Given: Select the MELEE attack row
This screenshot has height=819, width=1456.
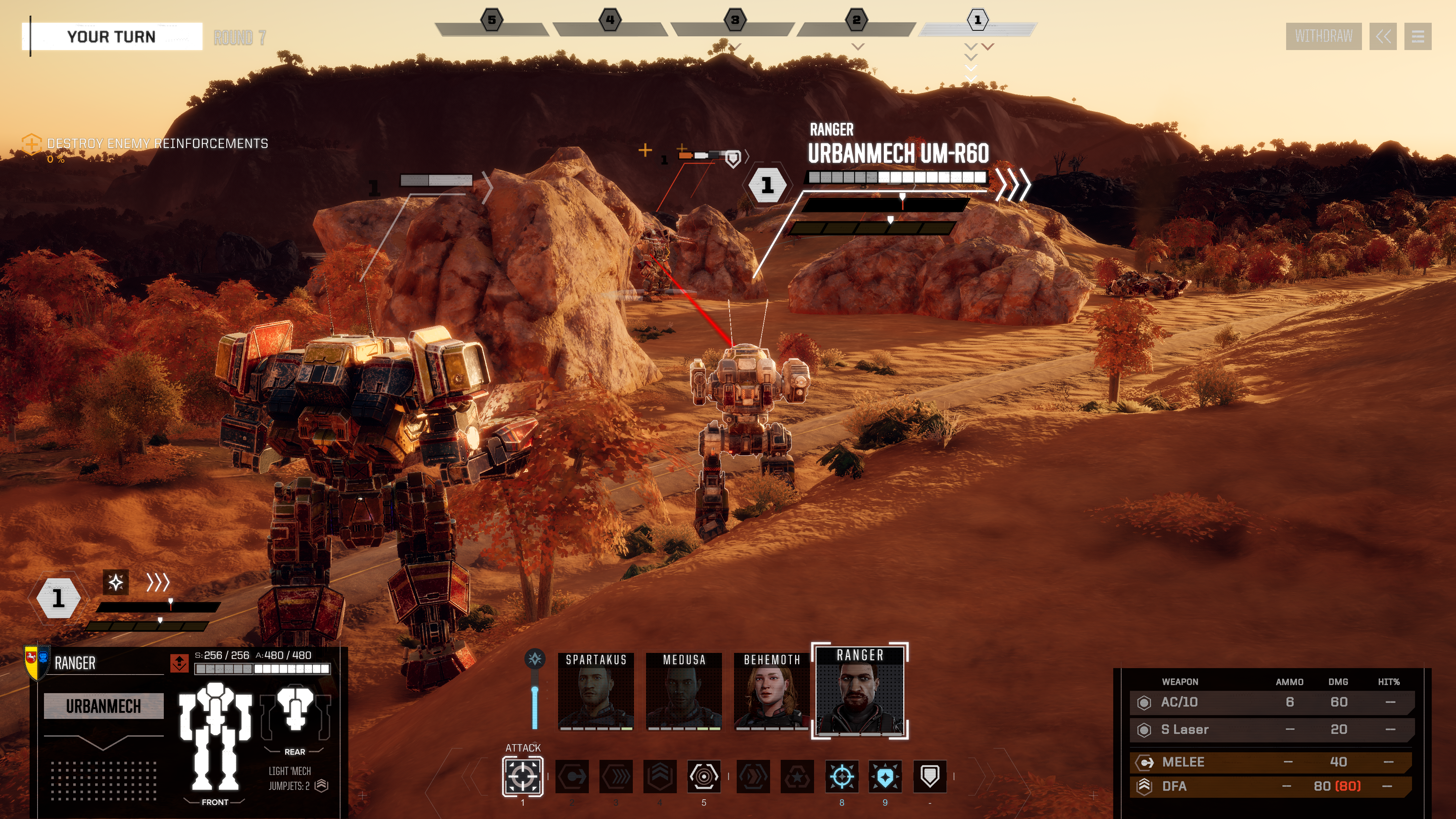Looking at the screenshot, I should coord(1272,763).
